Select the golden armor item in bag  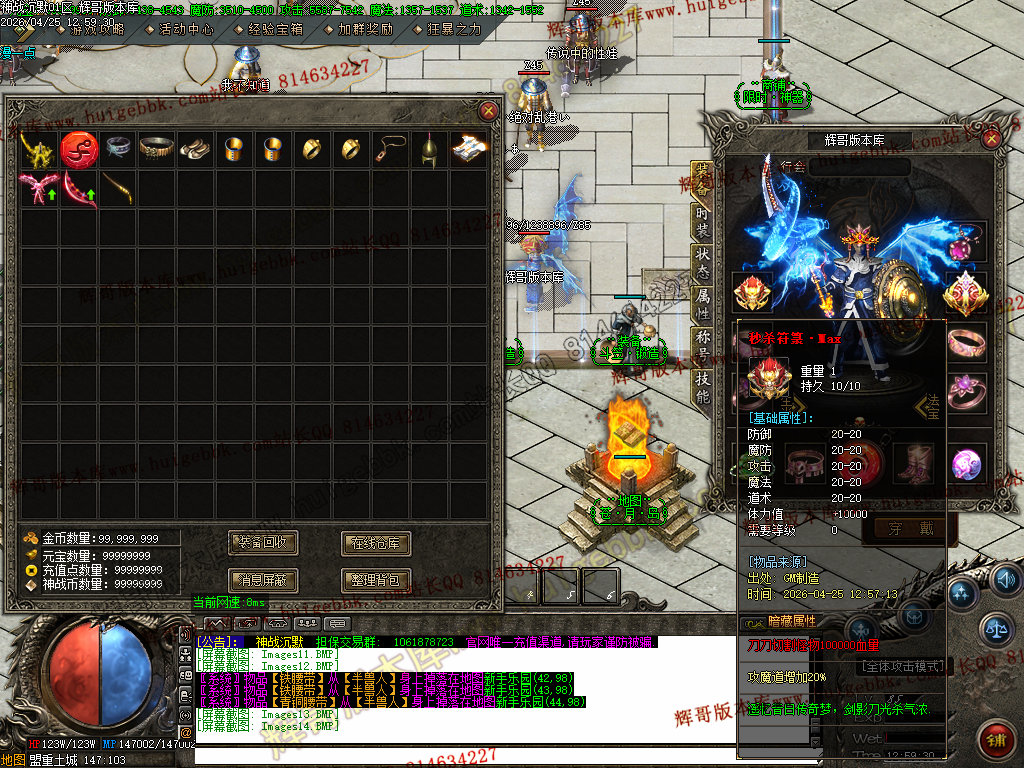[x=37, y=149]
